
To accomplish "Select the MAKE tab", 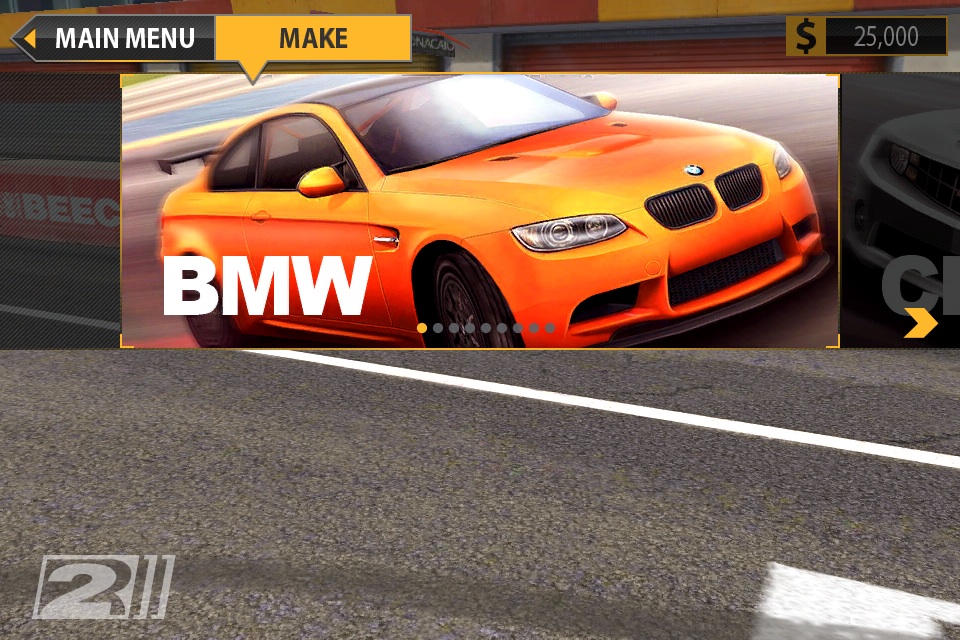I will point(313,39).
